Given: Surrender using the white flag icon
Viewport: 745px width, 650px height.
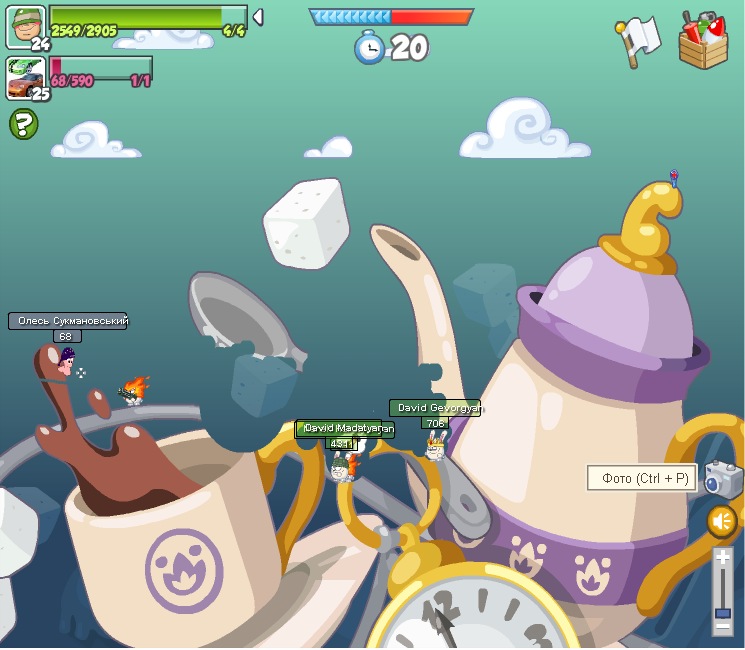Looking at the screenshot, I should [x=638, y=41].
